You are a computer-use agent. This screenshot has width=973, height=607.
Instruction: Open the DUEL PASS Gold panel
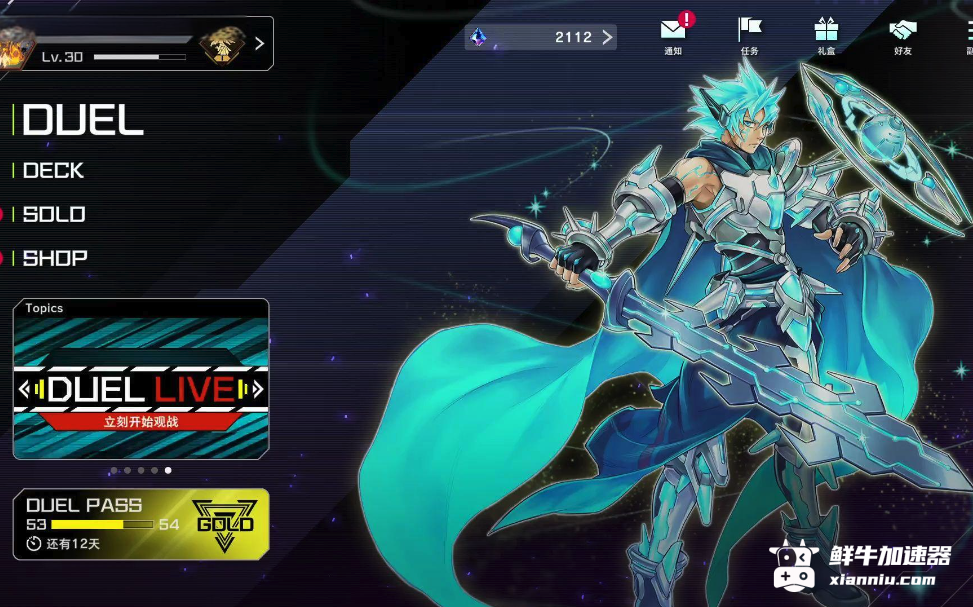tap(141, 523)
